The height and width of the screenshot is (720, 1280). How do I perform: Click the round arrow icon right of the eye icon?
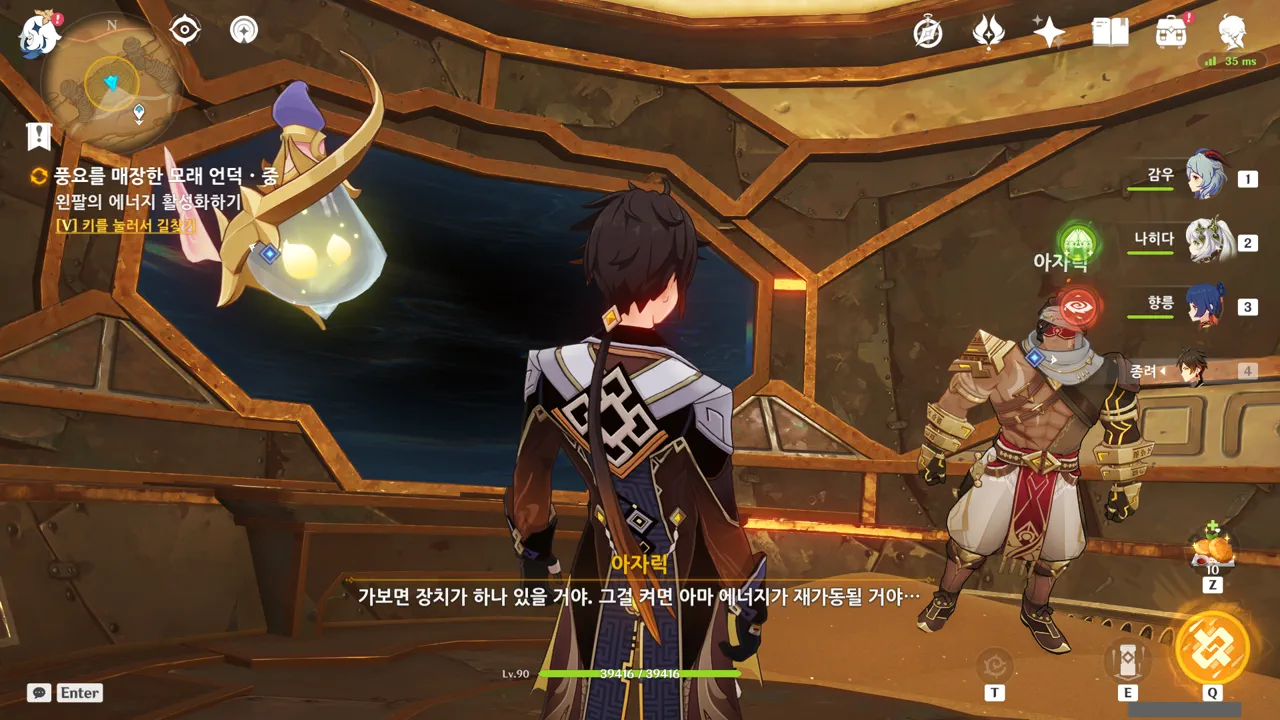pos(243,30)
